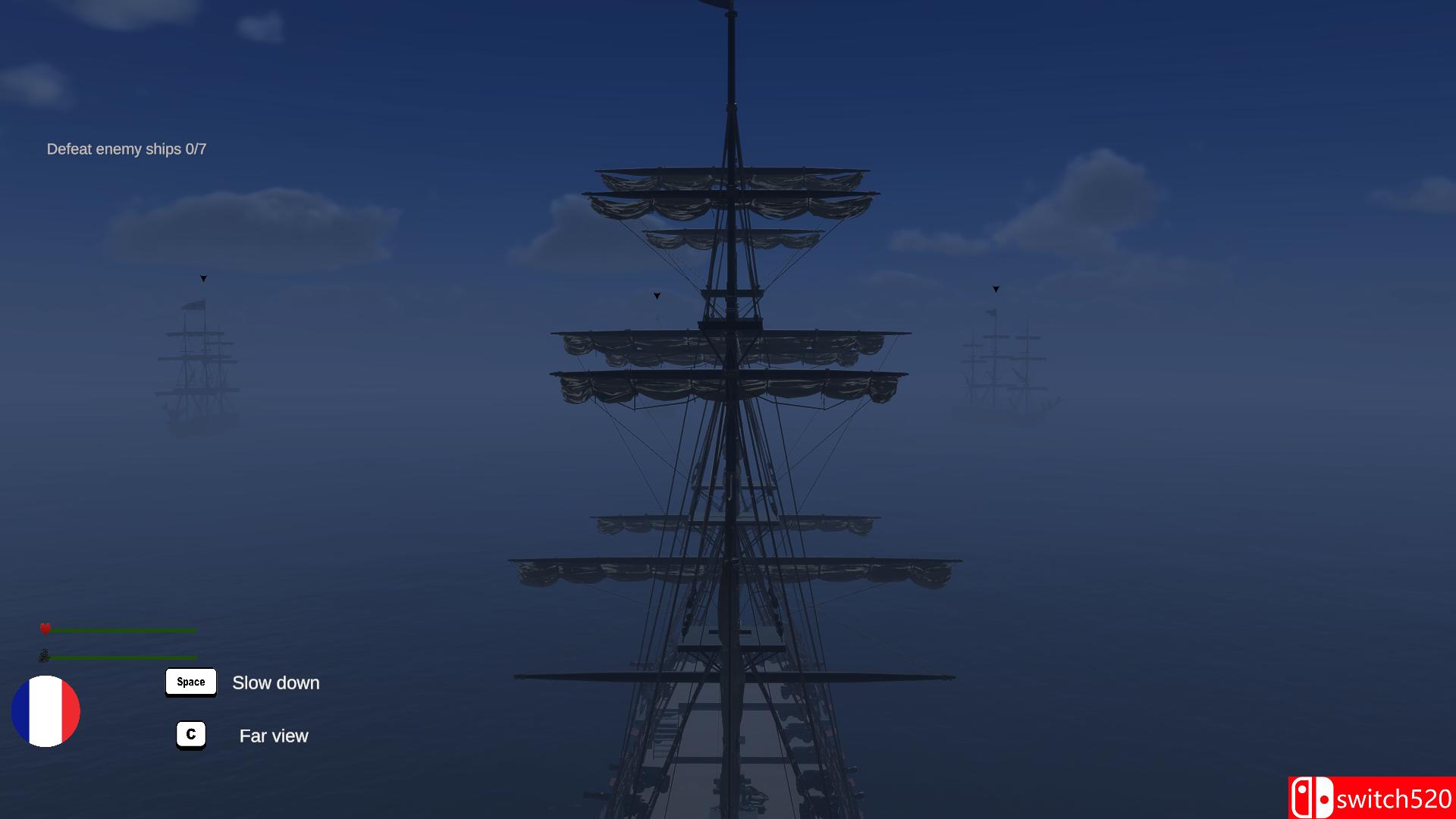Screen dimensions: 1456x819
Task: Click the red heart health icon
Action: 45,628
